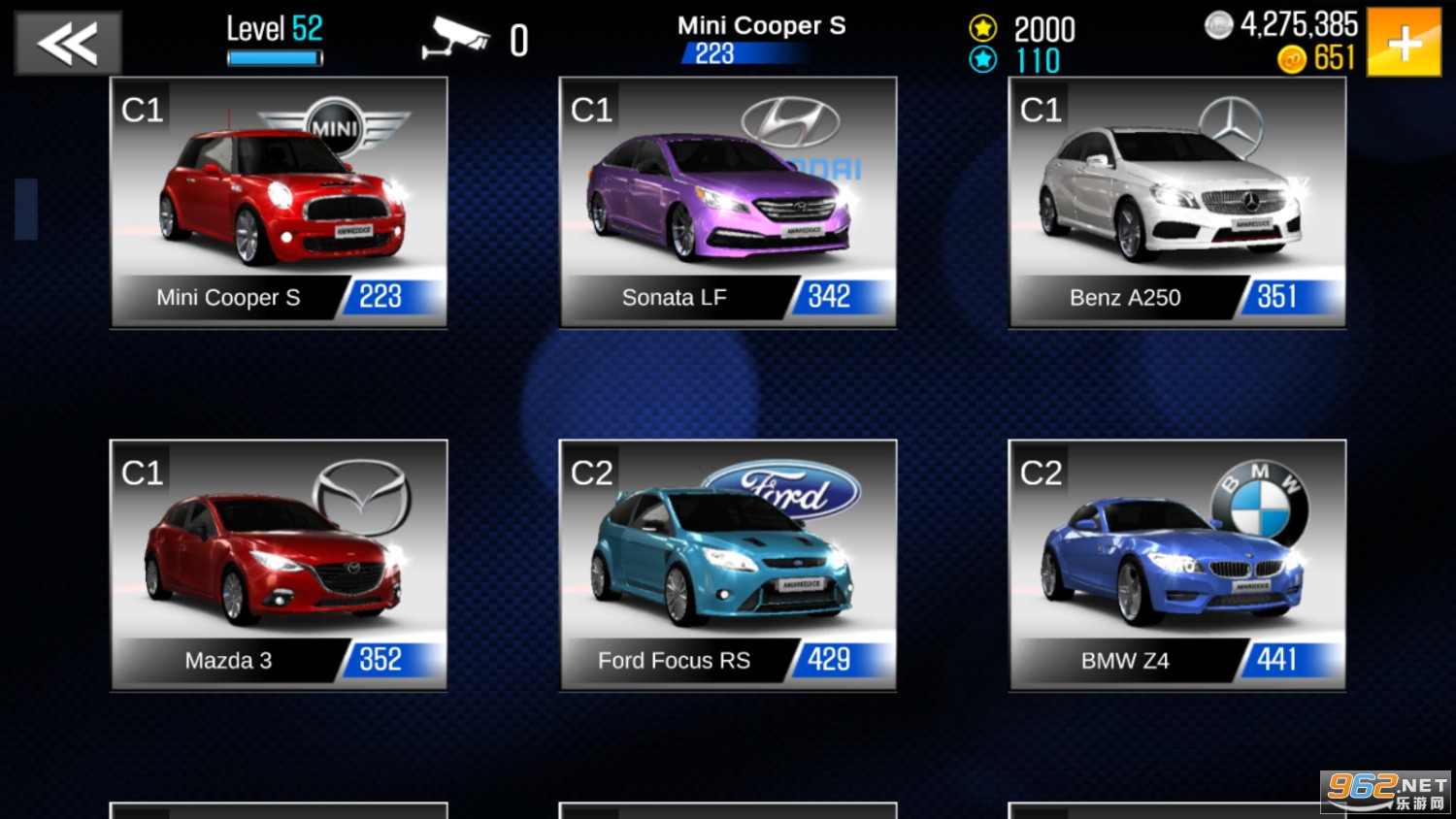Choose the Ford Focus RS card
The height and width of the screenshot is (819, 1456).
point(728,565)
